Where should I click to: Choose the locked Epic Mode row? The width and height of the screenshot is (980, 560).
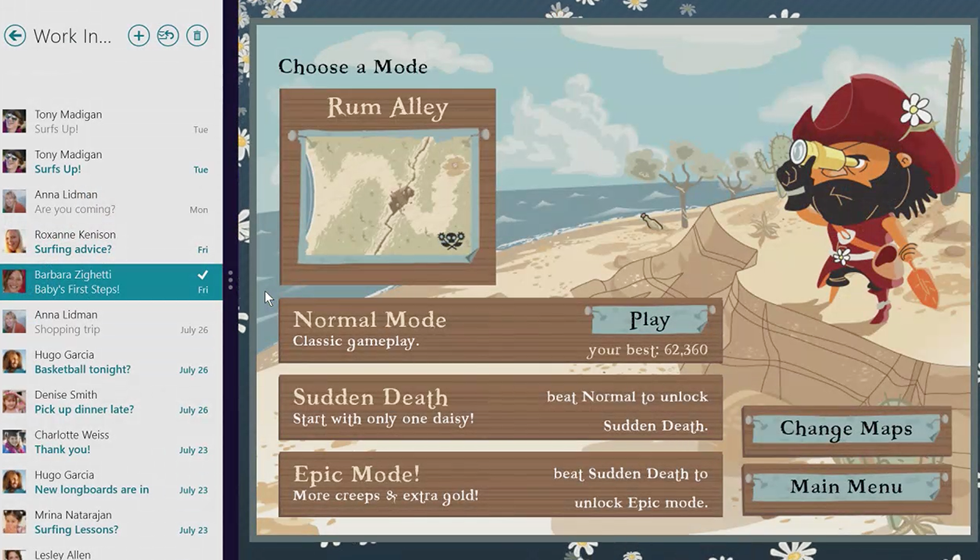500,484
